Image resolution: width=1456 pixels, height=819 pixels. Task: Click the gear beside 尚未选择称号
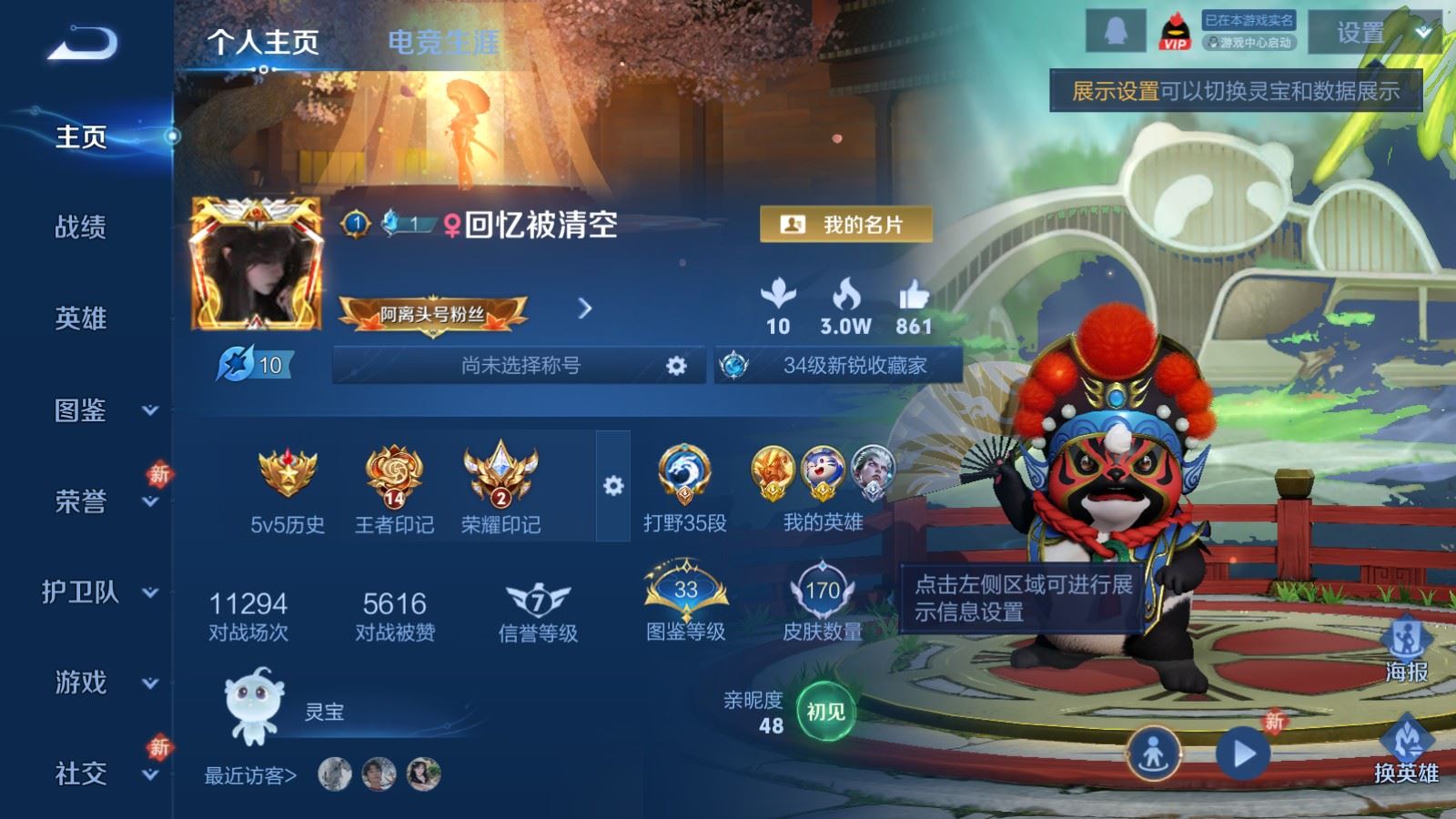click(675, 364)
